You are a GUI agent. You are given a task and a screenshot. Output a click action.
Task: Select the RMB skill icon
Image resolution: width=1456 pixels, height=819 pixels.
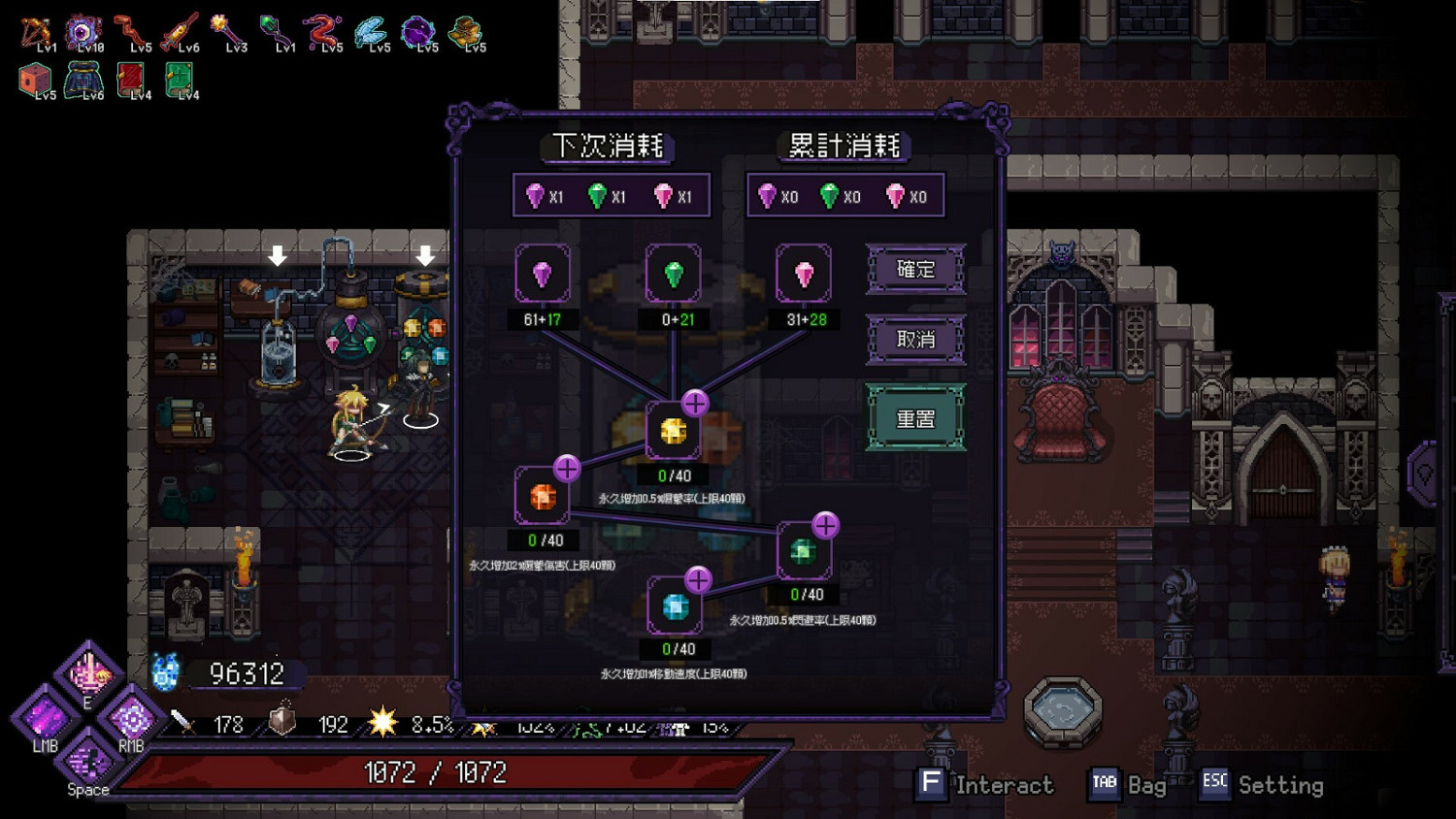tap(131, 721)
